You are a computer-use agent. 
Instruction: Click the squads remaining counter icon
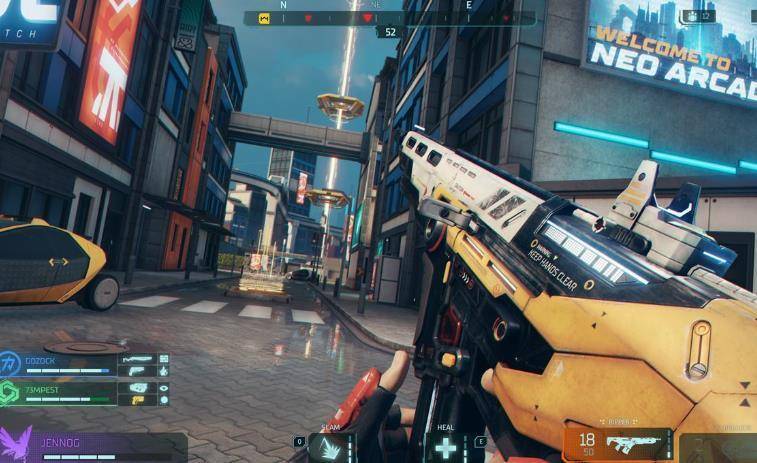(692, 16)
